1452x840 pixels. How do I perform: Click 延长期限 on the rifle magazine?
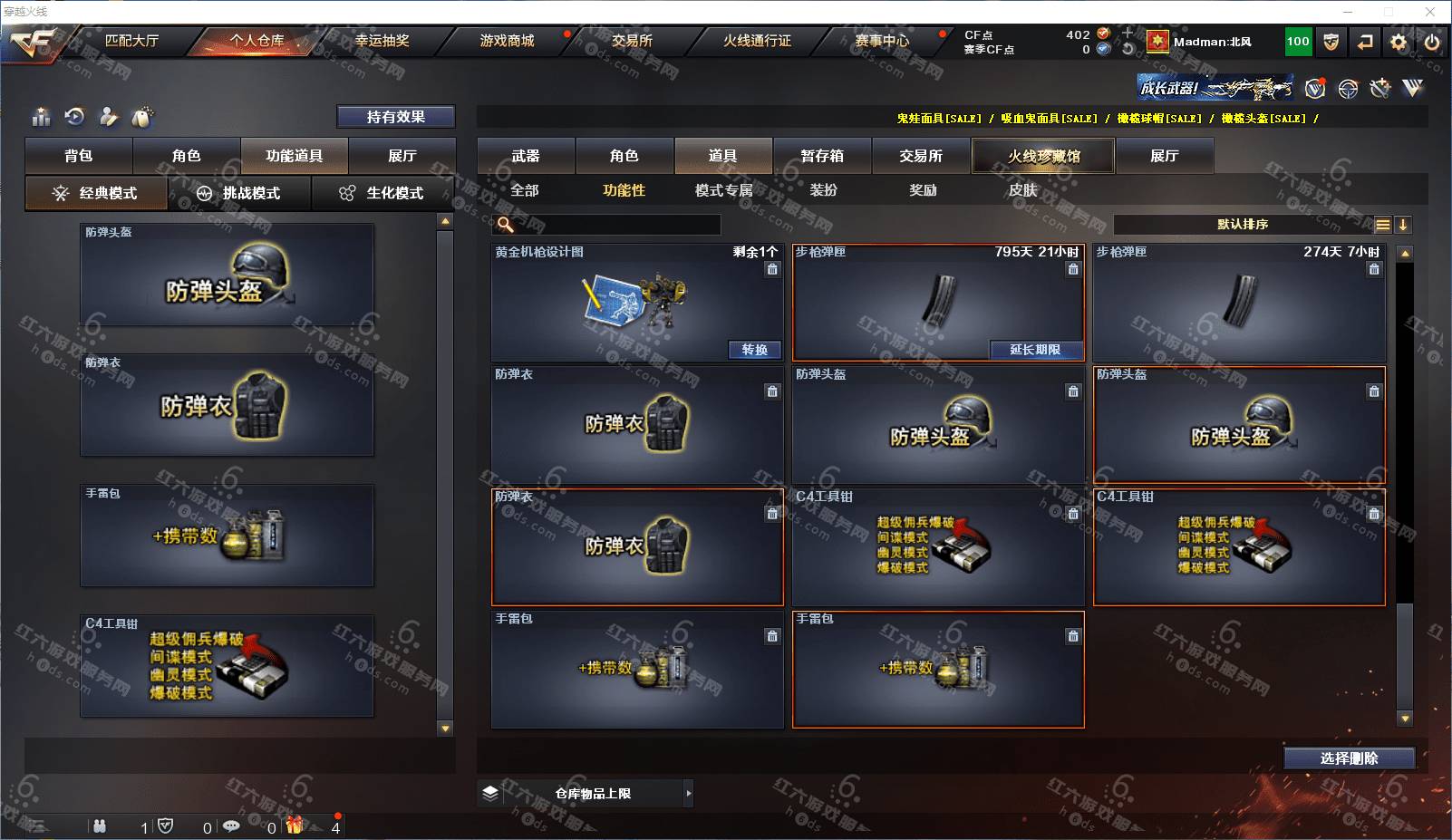pos(1035,350)
